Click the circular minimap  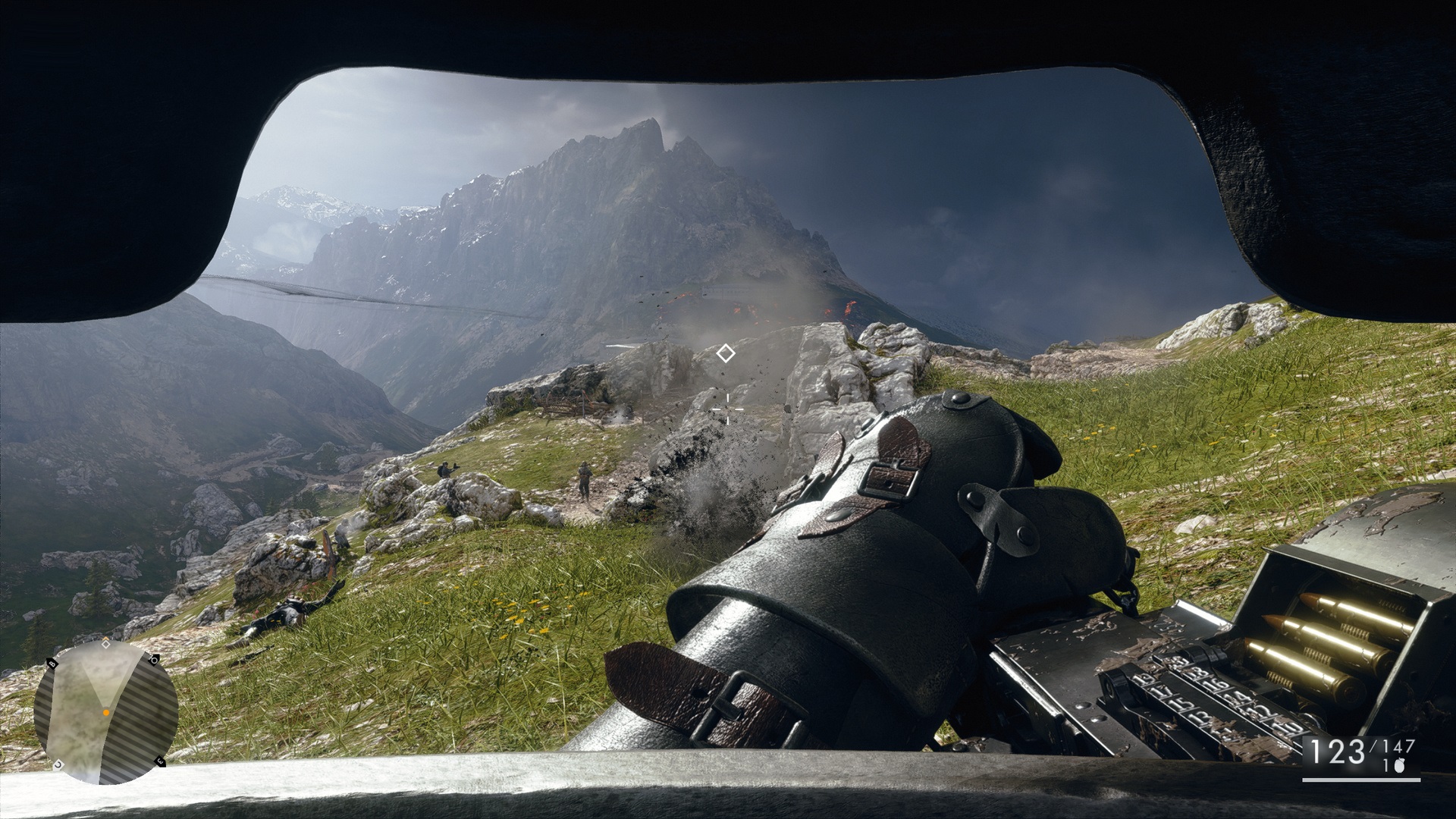tap(105, 712)
